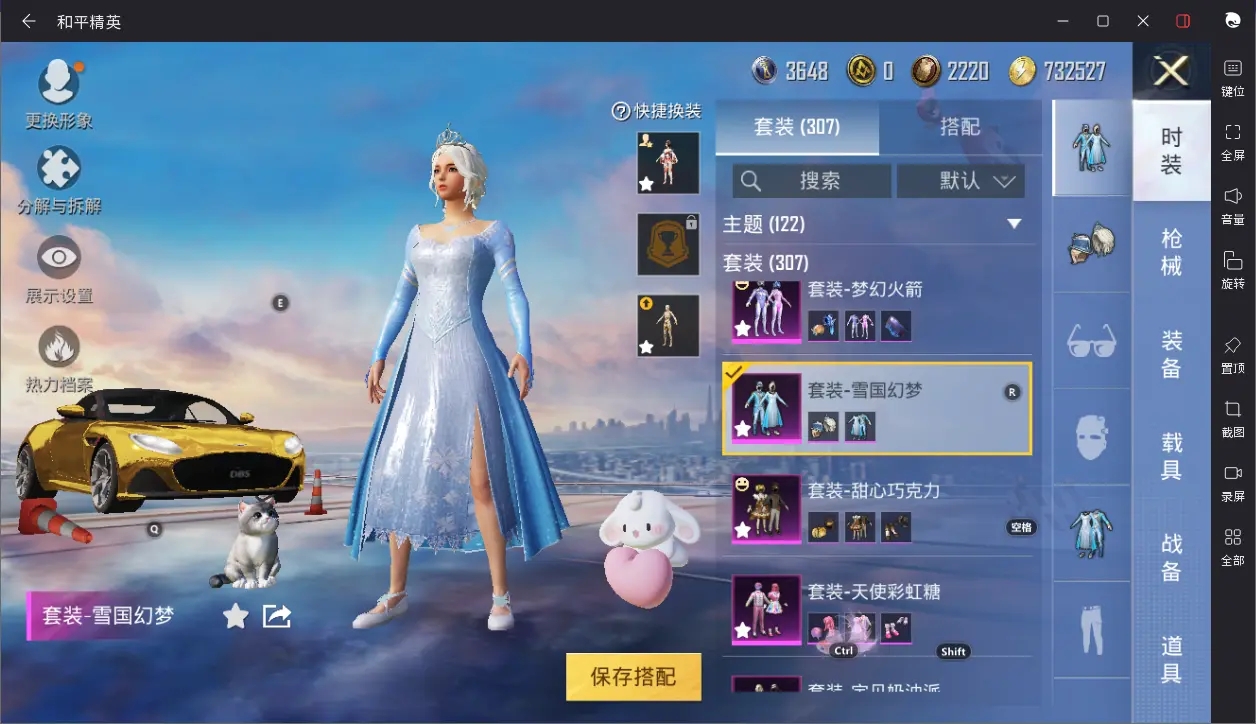This screenshot has width=1256, height=724.
Task: Select the glasses subcategory icon
Action: point(1091,342)
